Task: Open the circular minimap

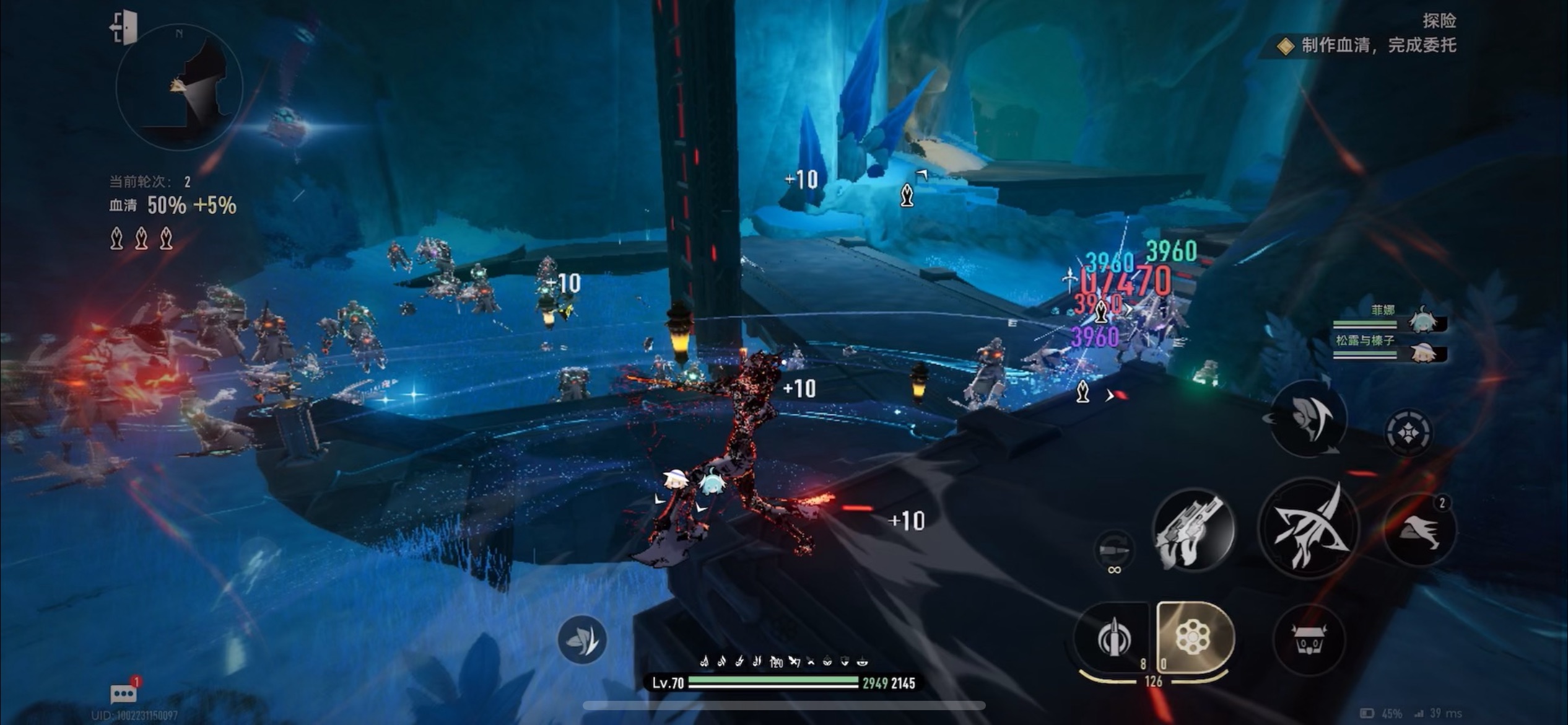Action: coord(179,87)
